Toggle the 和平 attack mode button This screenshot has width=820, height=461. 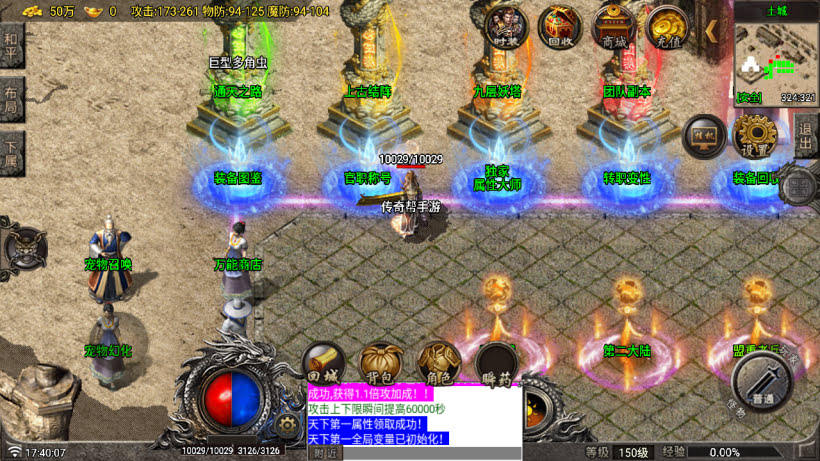[x=11, y=44]
